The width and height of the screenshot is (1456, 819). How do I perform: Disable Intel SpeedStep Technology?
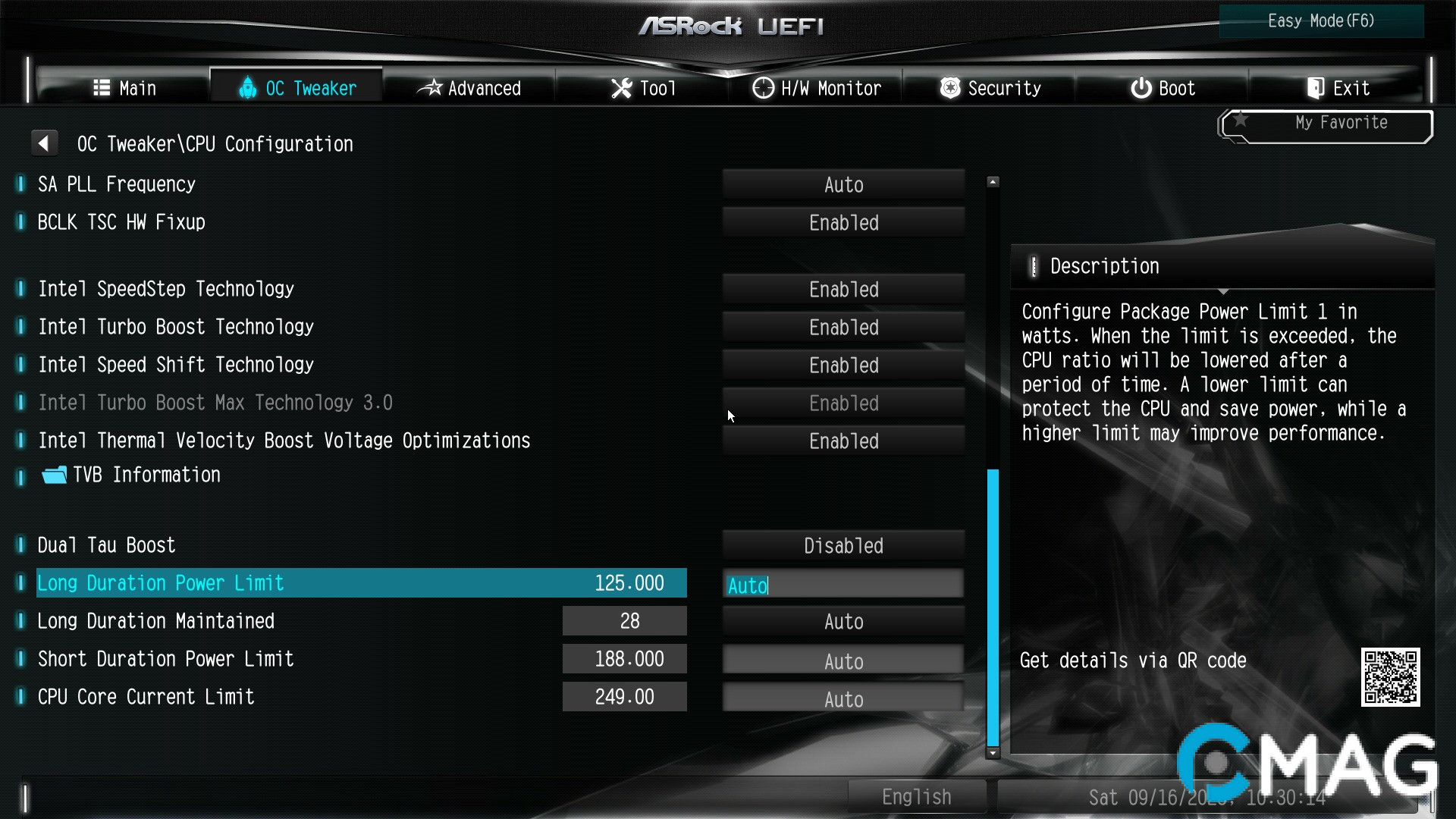[x=843, y=289]
